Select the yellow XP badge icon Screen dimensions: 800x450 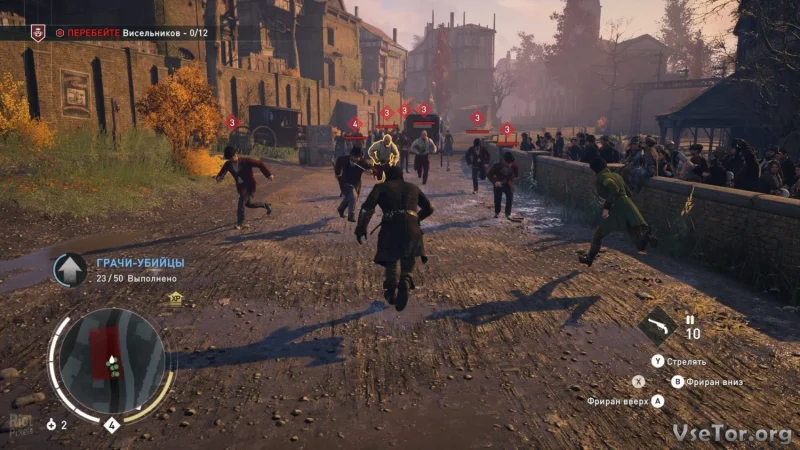(x=176, y=297)
